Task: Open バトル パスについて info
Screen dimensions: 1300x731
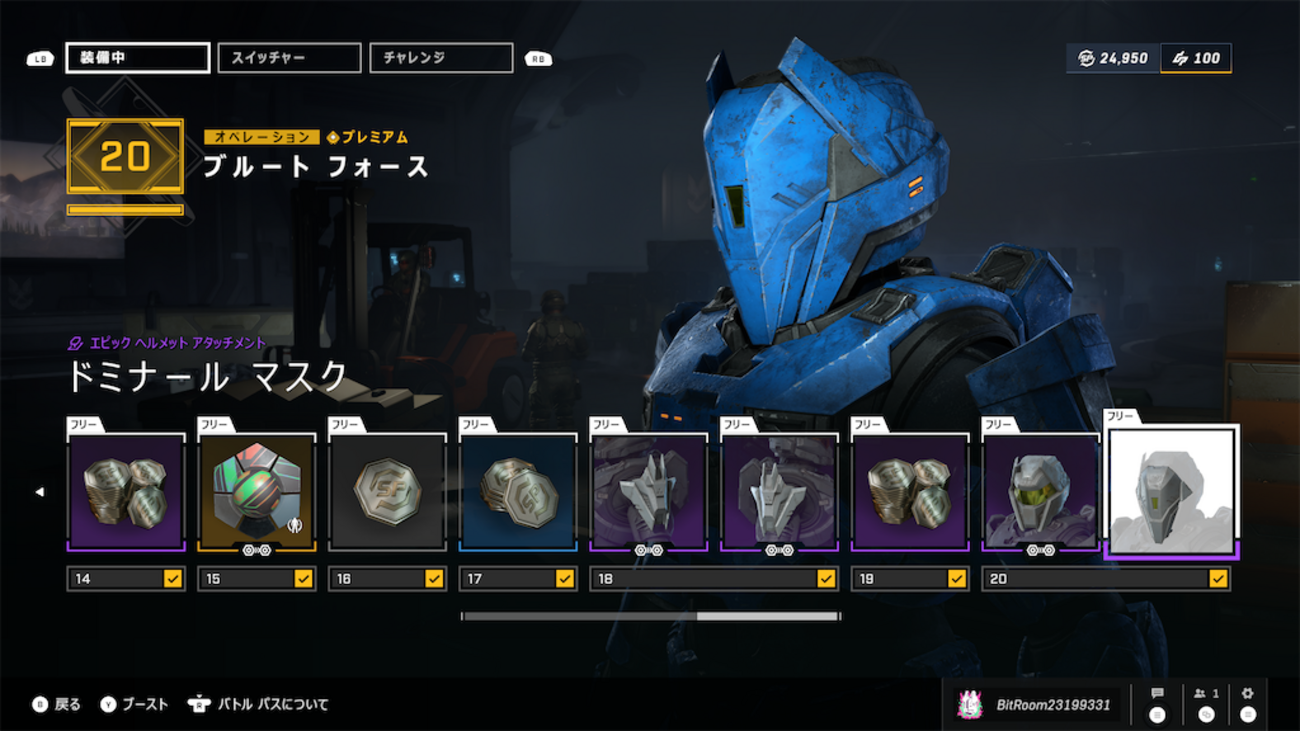Action: (258, 705)
